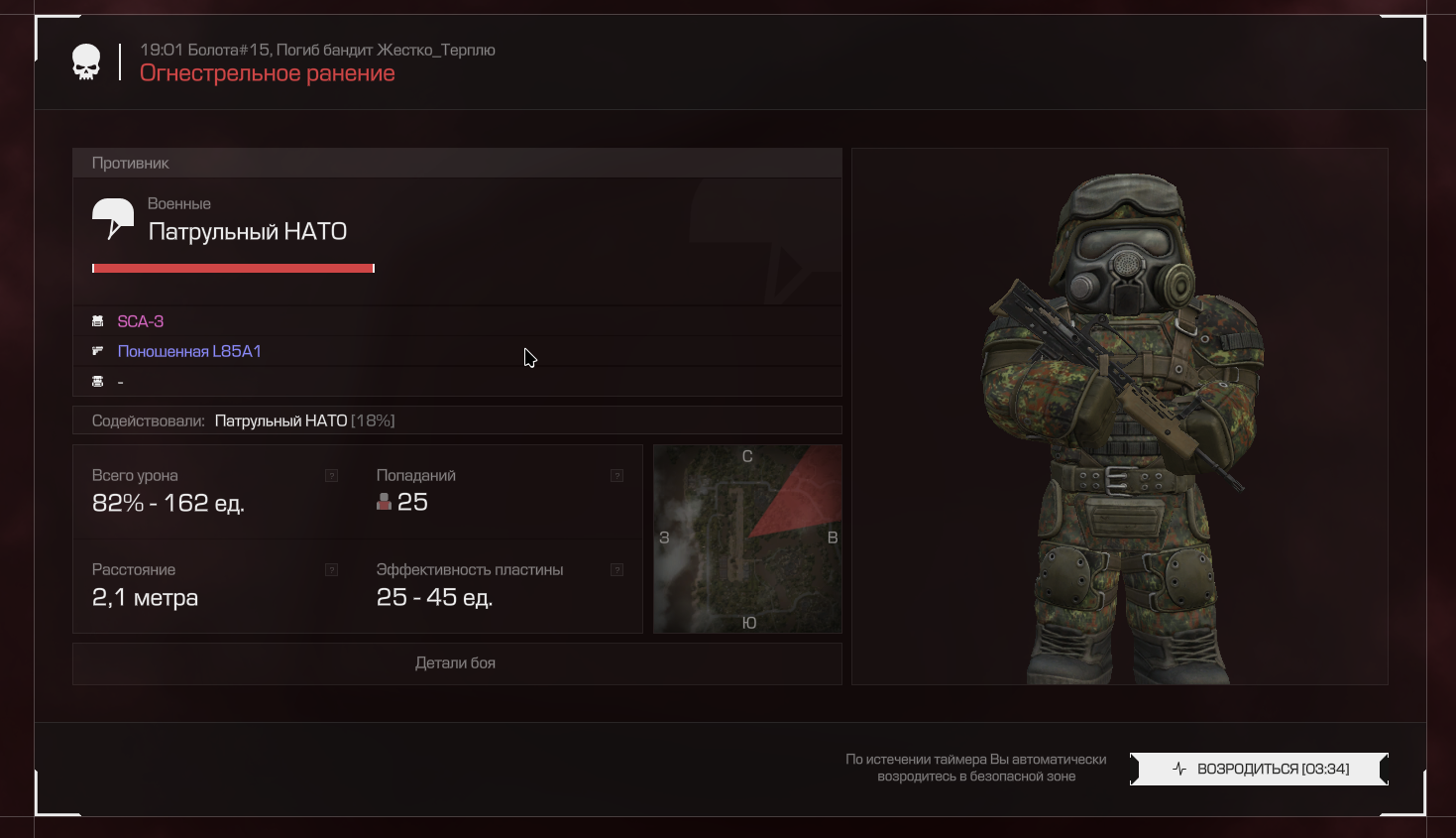Click the death location minimap
The width and height of the screenshot is (1456, 838).
click(747, 539)
